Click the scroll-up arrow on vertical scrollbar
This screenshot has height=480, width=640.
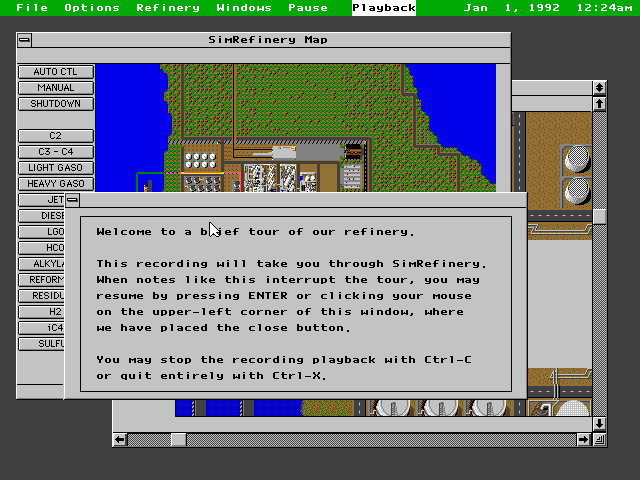tap(599, 103)
